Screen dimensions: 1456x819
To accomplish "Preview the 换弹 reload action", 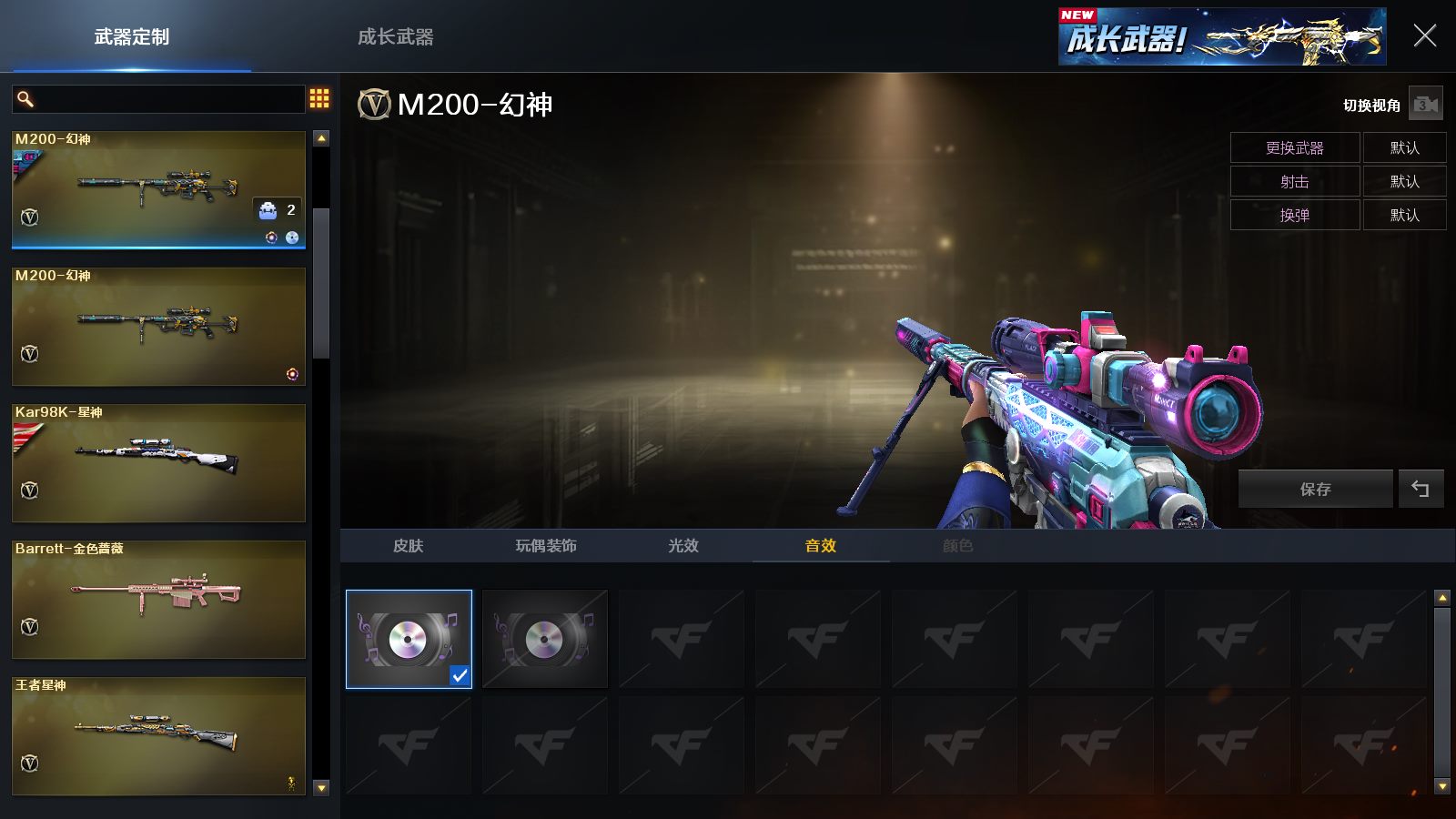I will (x=1294, y=215).
